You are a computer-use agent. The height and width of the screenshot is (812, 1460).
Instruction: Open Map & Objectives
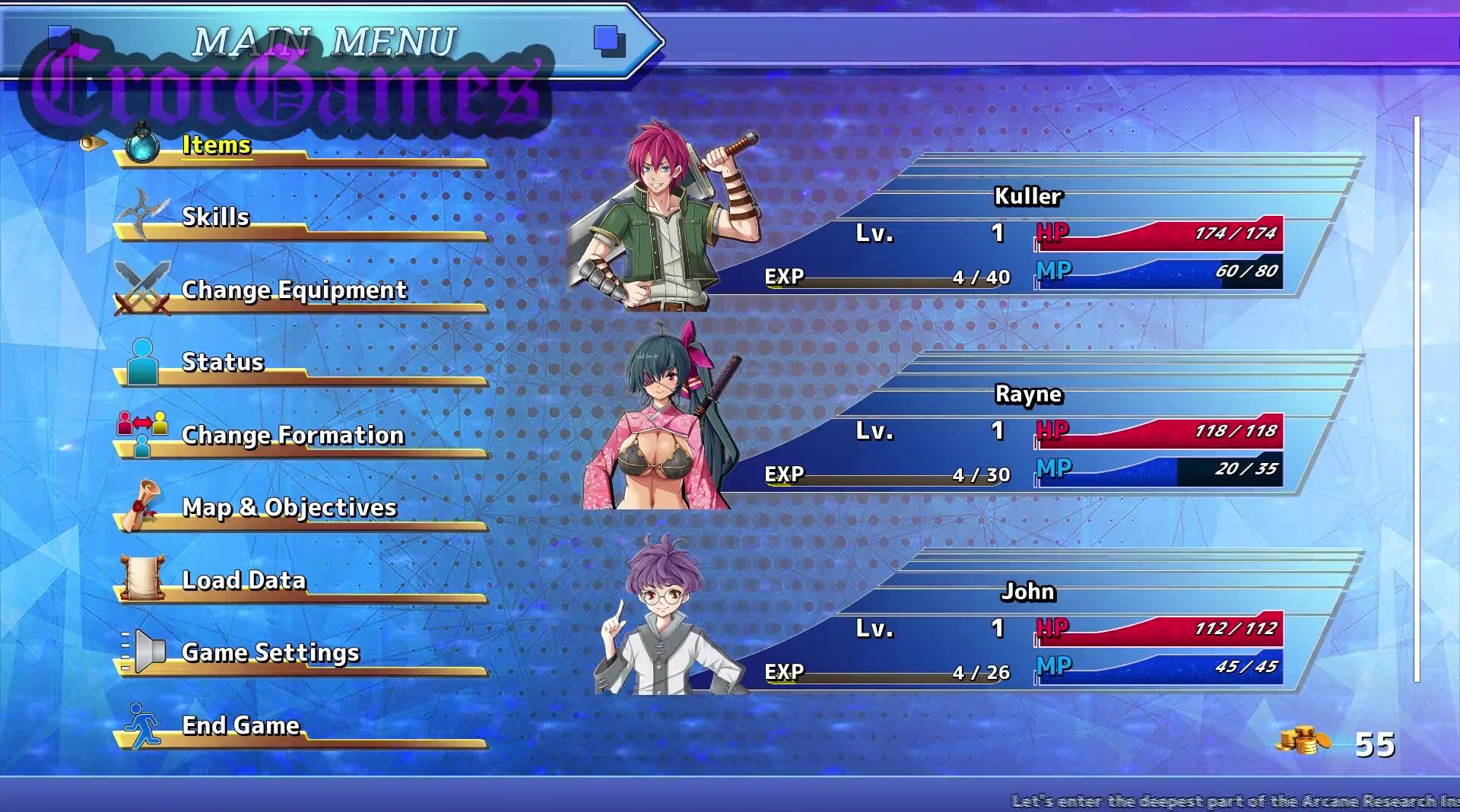click(x=289, y=507)
